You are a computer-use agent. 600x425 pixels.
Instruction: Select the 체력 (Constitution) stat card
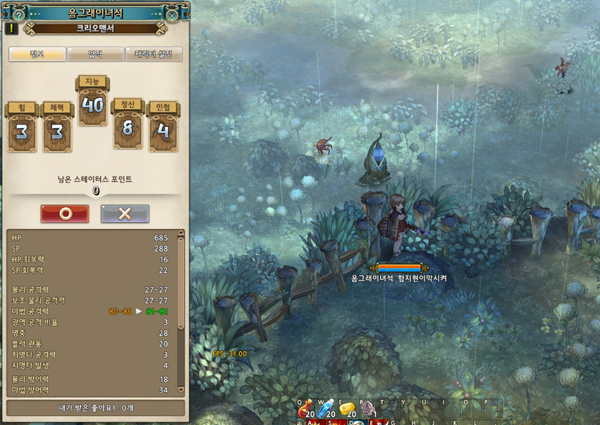click(x=57, y=128)
